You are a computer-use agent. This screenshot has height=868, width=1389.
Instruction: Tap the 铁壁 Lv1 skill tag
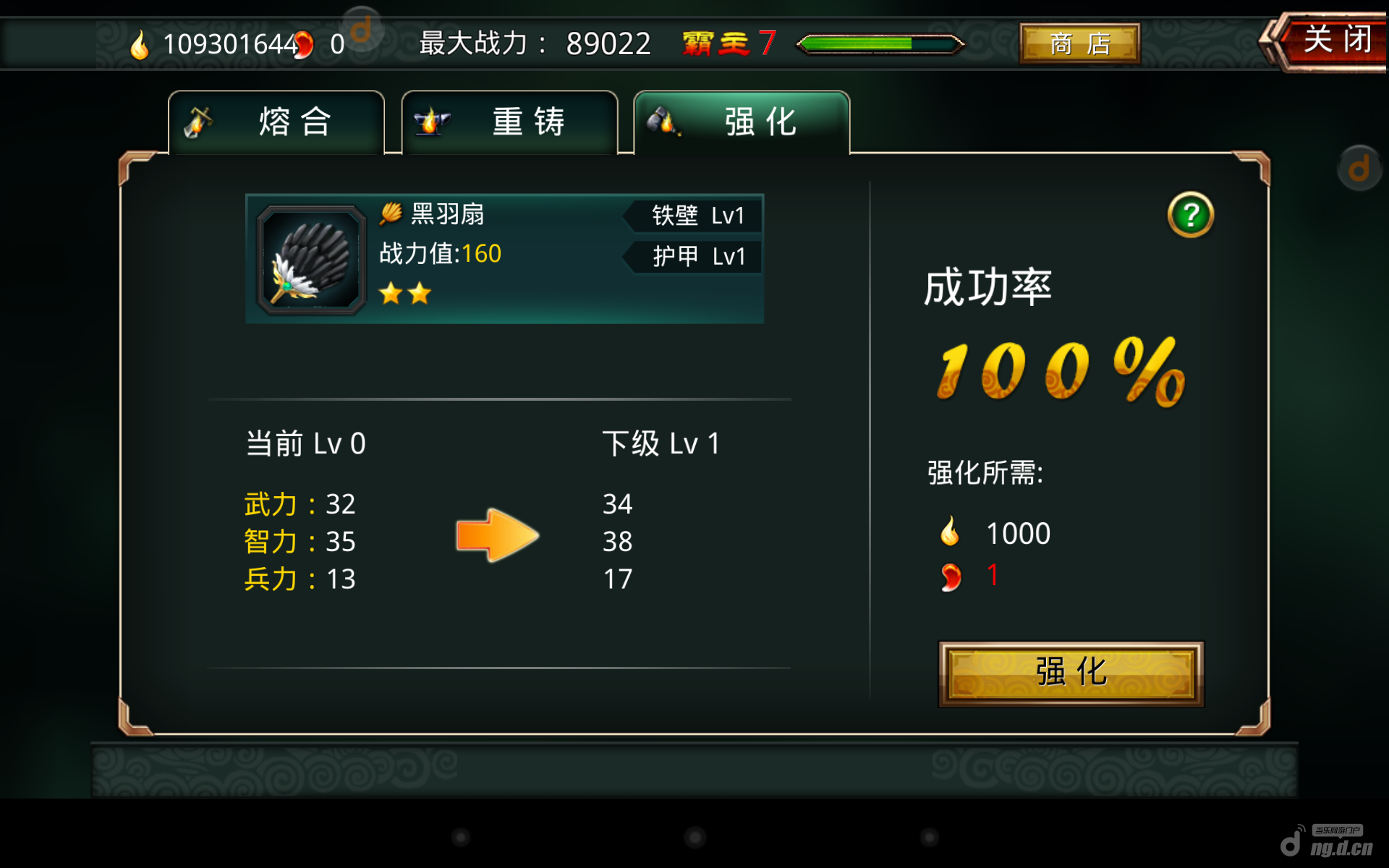tap(696, 216)
